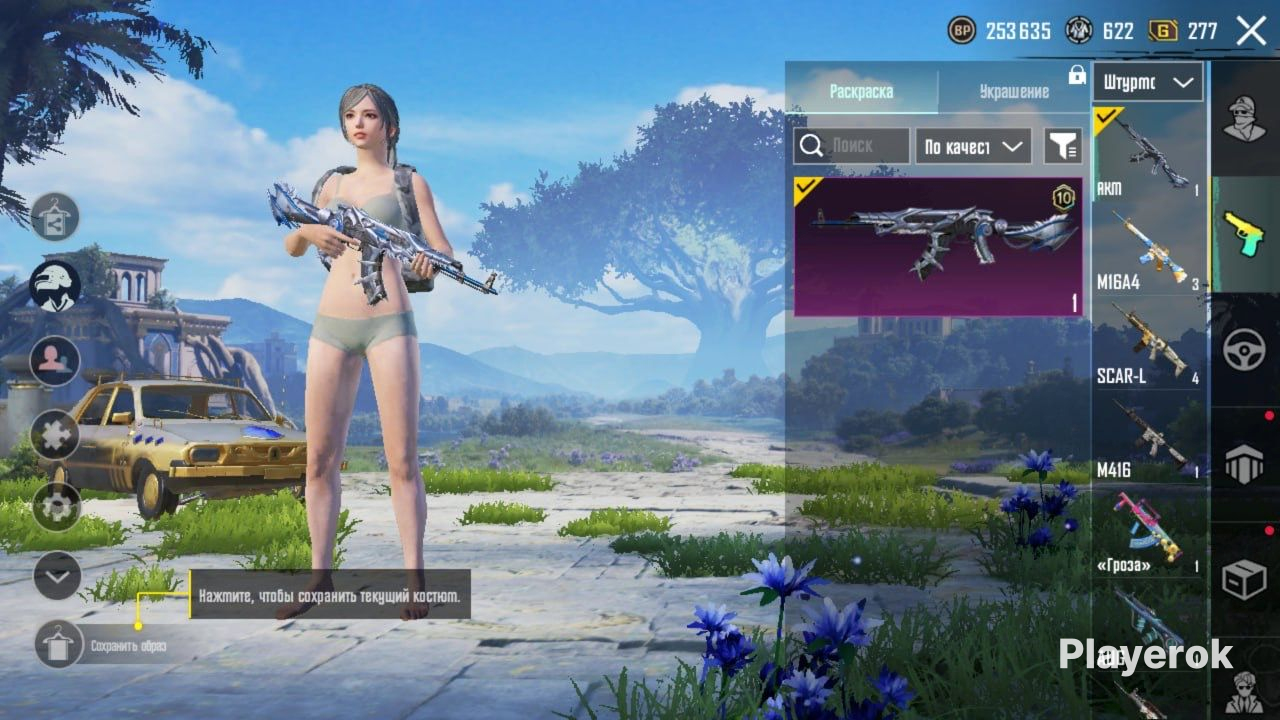1280x720 pixels.
Task: Collapse the side menu with the chevron
Action: [x=57, y=576]
